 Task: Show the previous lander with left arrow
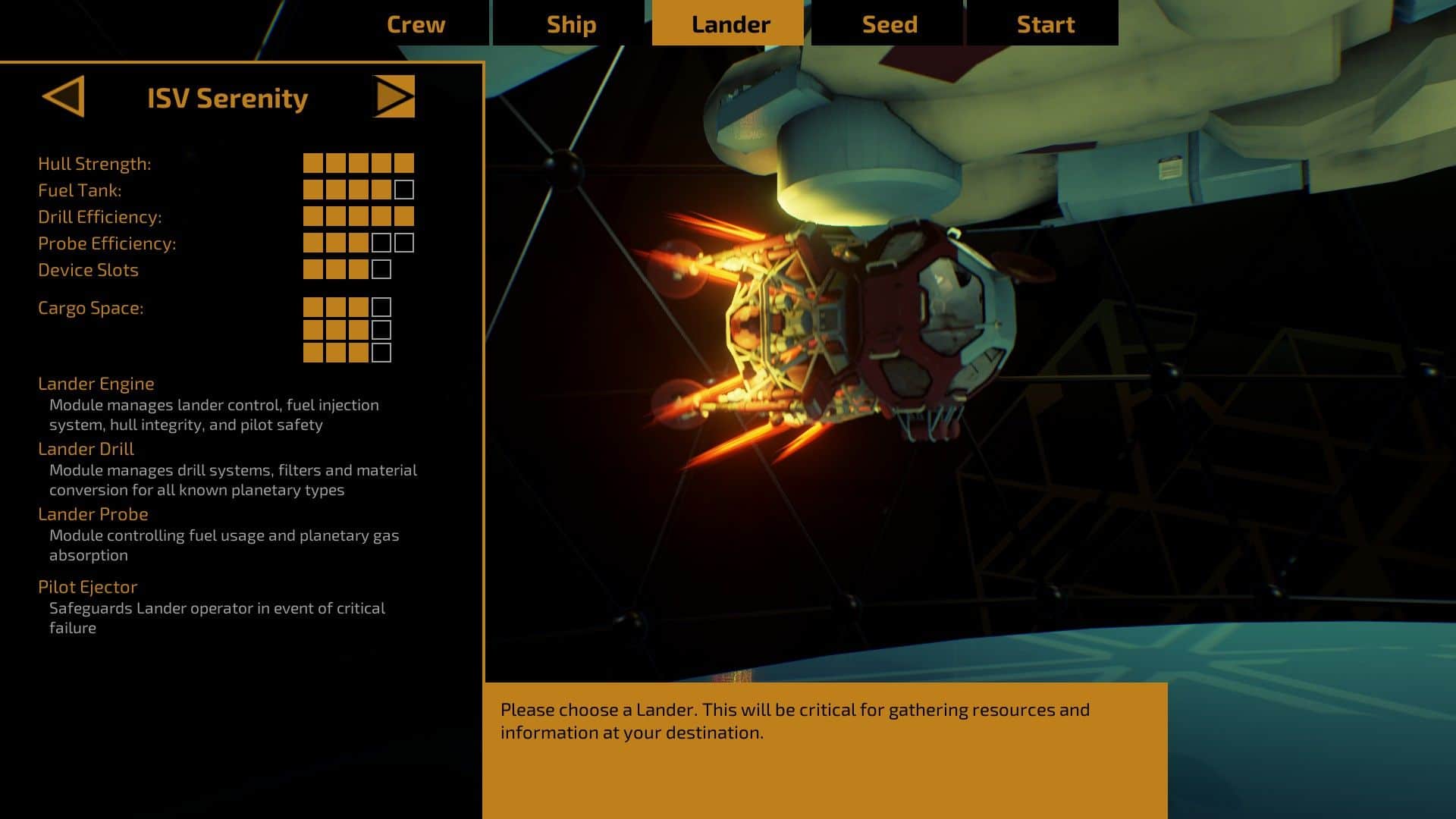point(64,96)
